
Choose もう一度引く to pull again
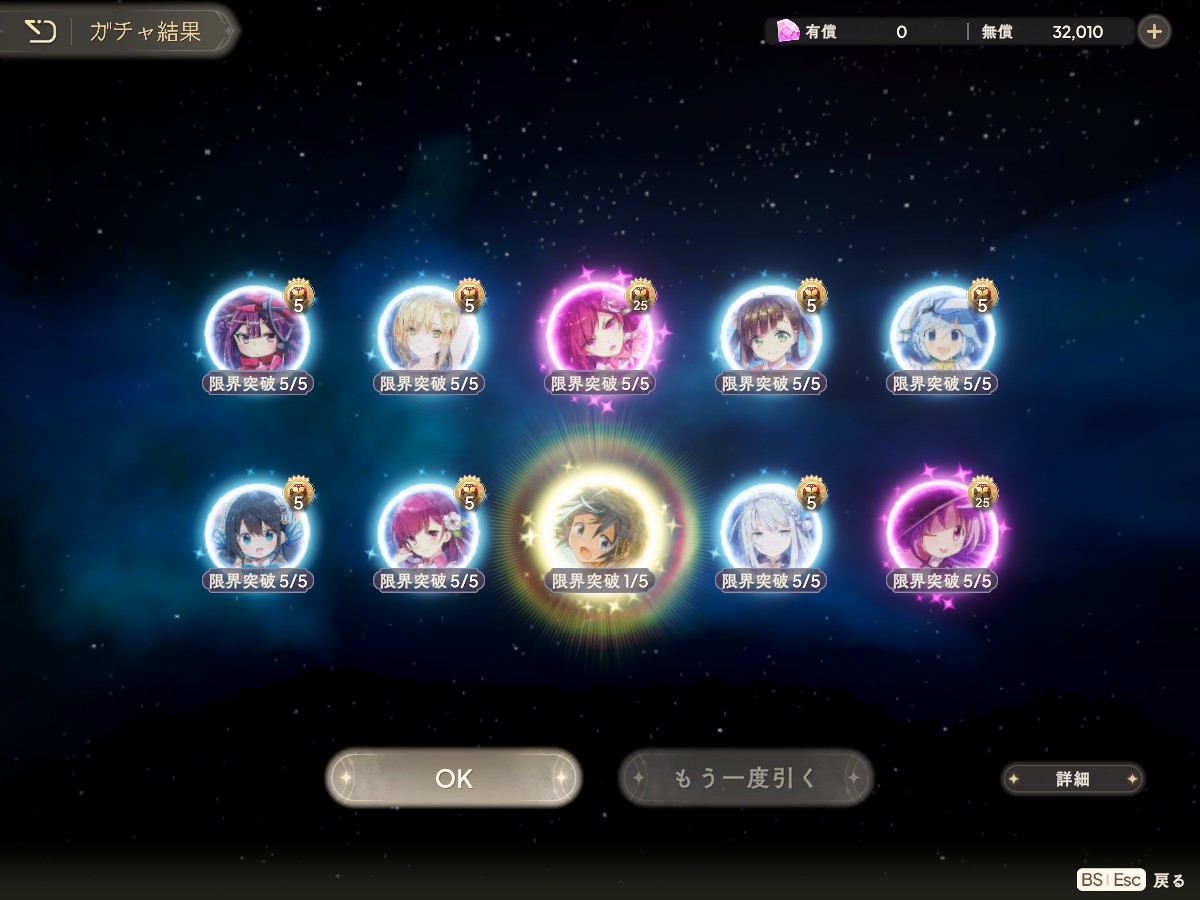click(x=745, y=778)
